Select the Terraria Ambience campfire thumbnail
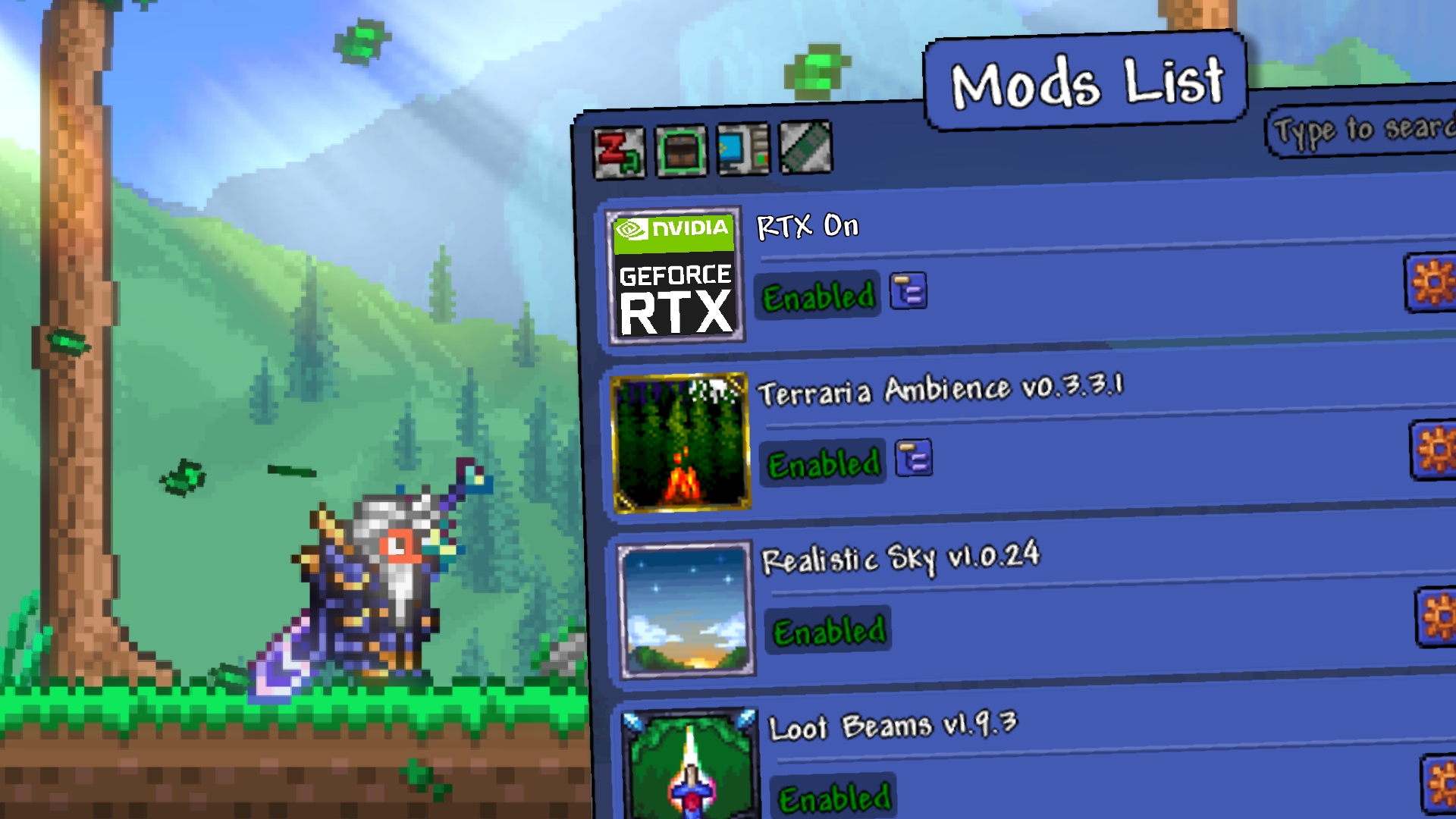The width and height of the screenshot is (1456, 819). pyautogui.click(x=680, y=443)
